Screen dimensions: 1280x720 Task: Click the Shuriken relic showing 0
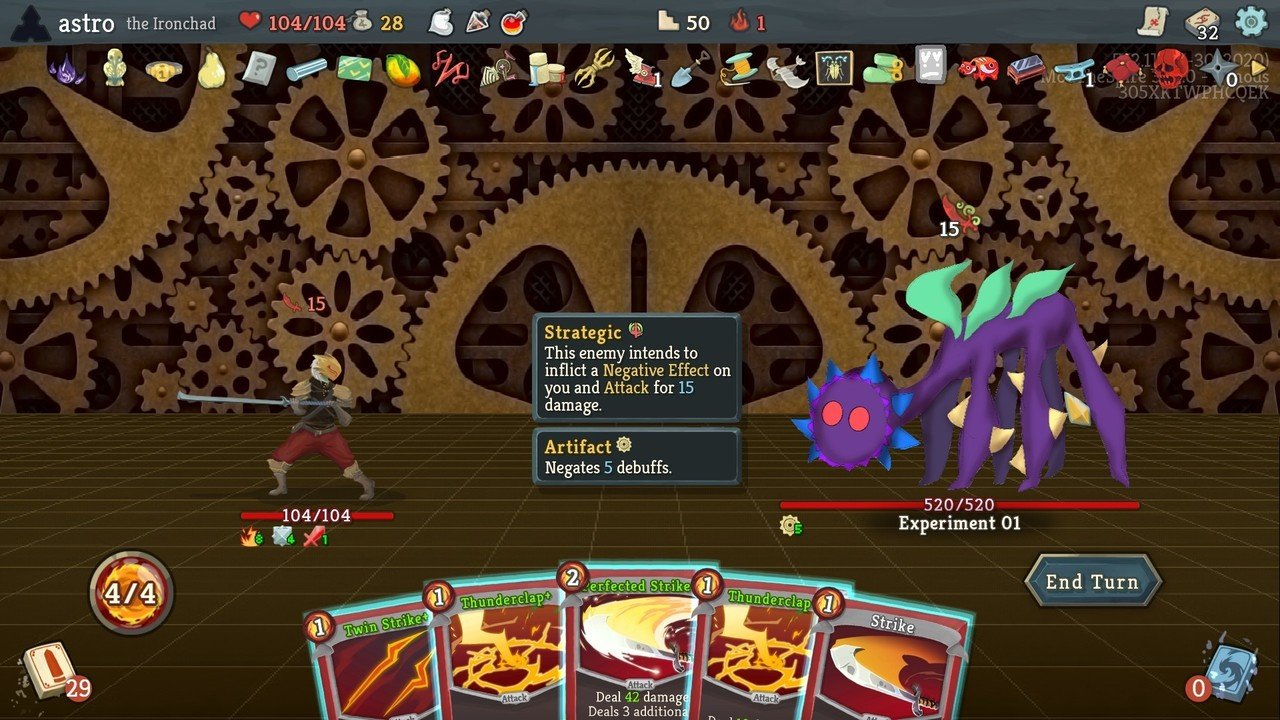coord(1220,70)
